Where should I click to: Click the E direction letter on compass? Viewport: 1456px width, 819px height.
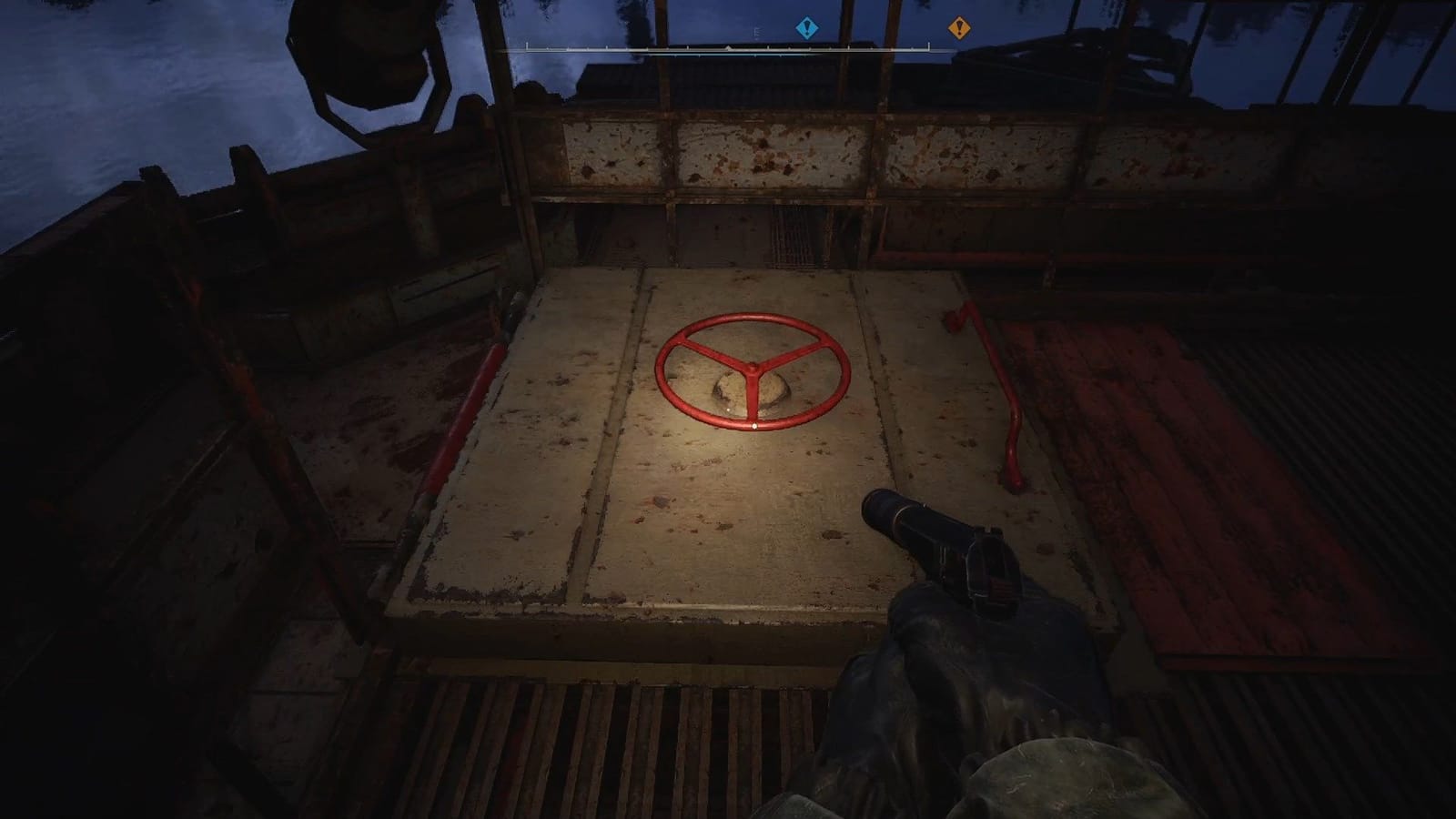[757, 31]
